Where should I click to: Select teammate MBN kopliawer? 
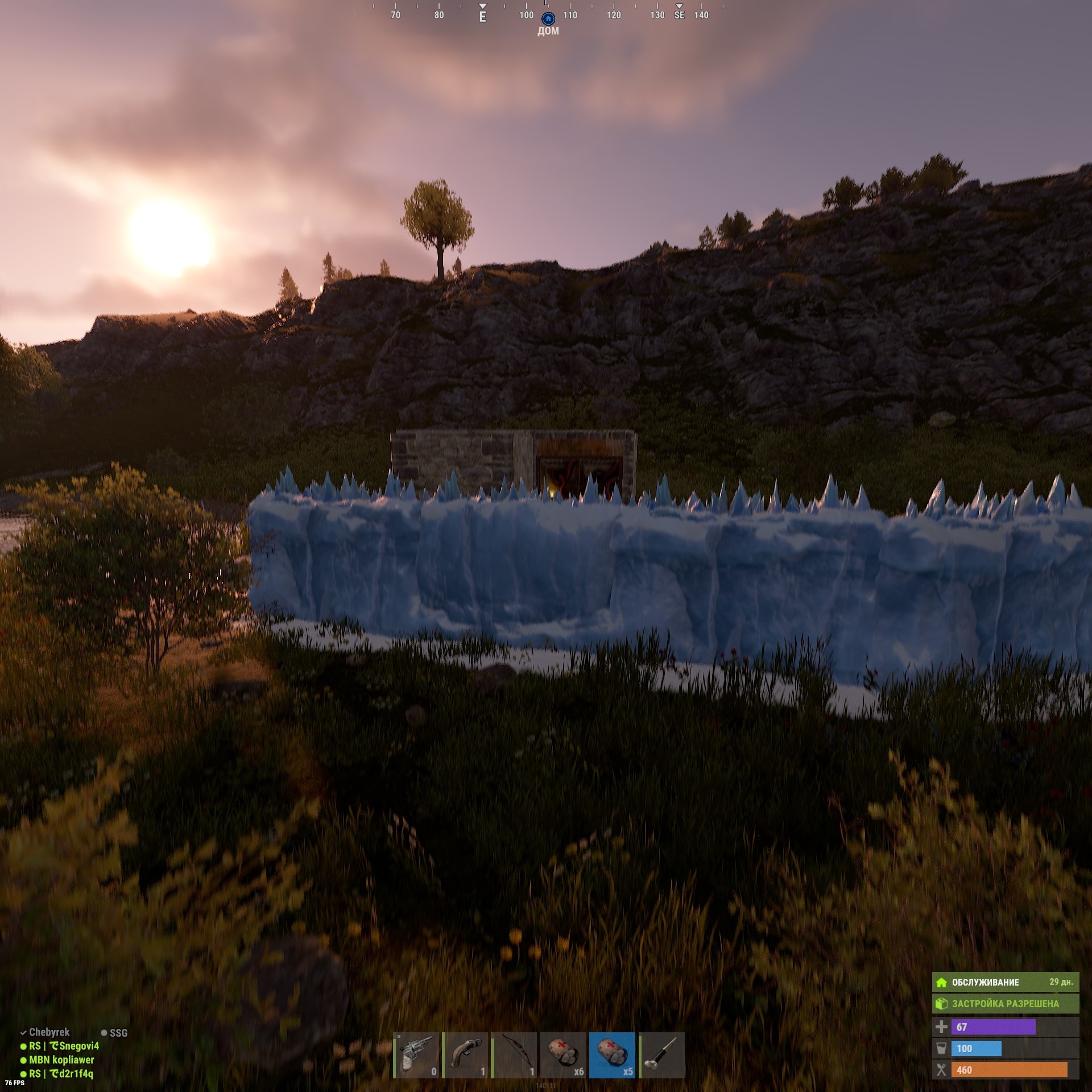click(x=61, y=1060)
